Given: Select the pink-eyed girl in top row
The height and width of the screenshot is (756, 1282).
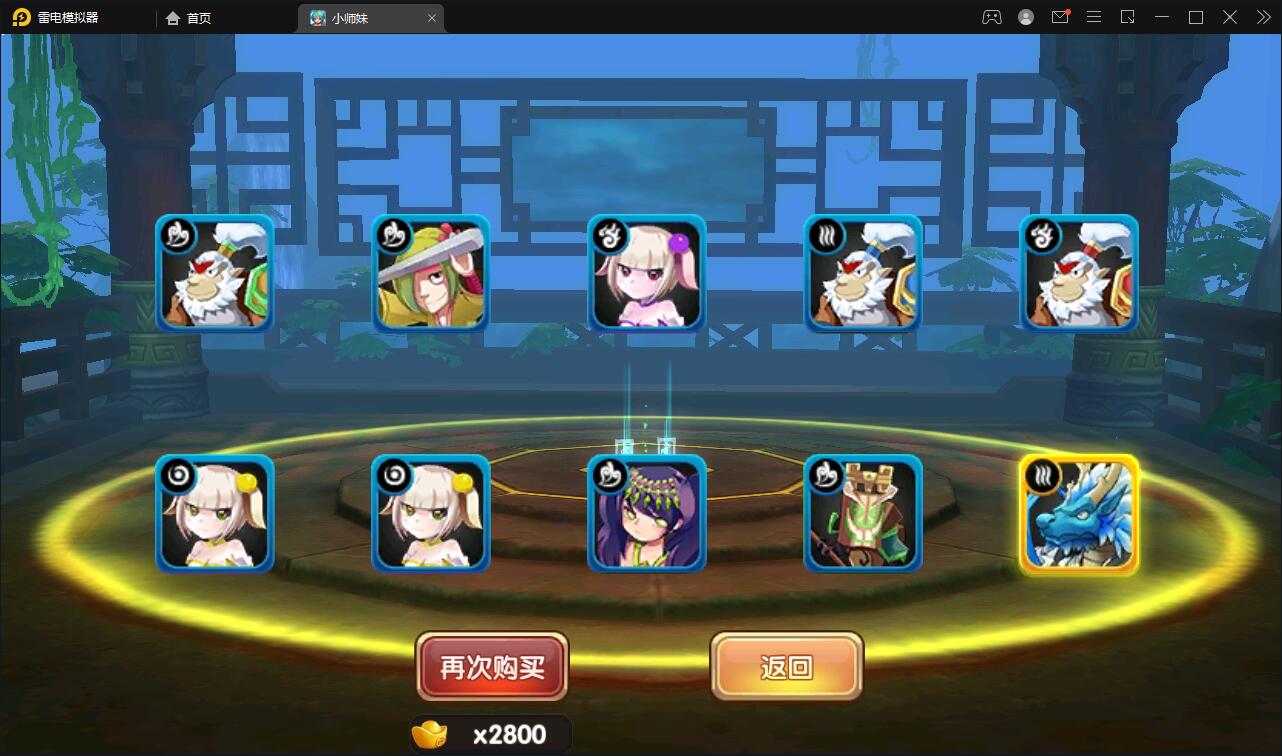Looking at the screenshot, I should coord(646,273).
